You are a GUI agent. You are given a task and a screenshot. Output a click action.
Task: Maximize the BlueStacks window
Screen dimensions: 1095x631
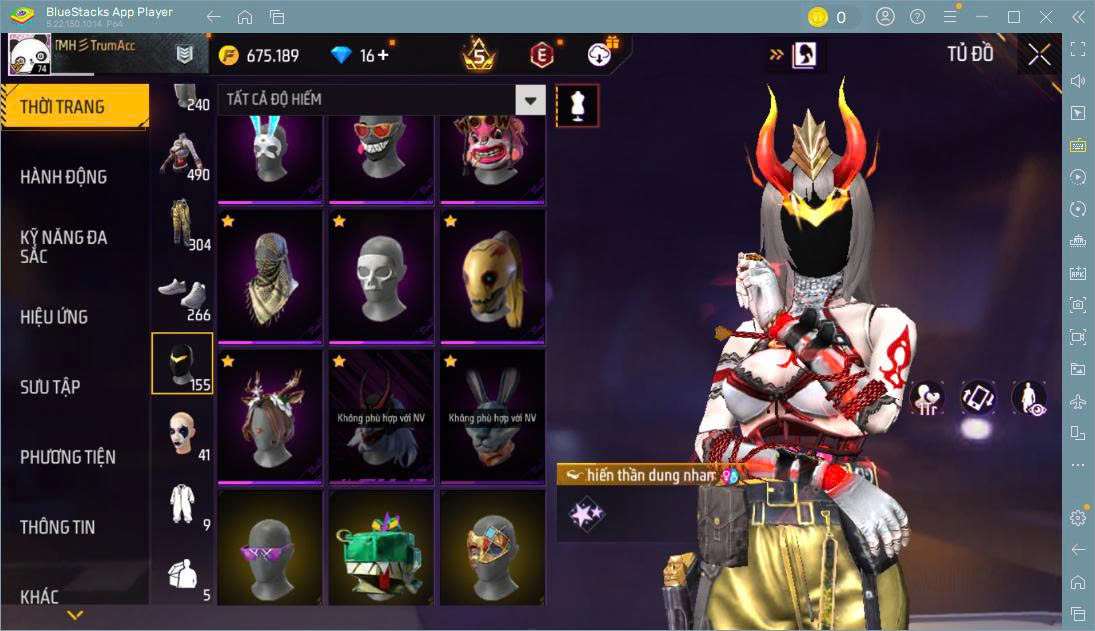pyautogui.click(x=1014, y=17)
